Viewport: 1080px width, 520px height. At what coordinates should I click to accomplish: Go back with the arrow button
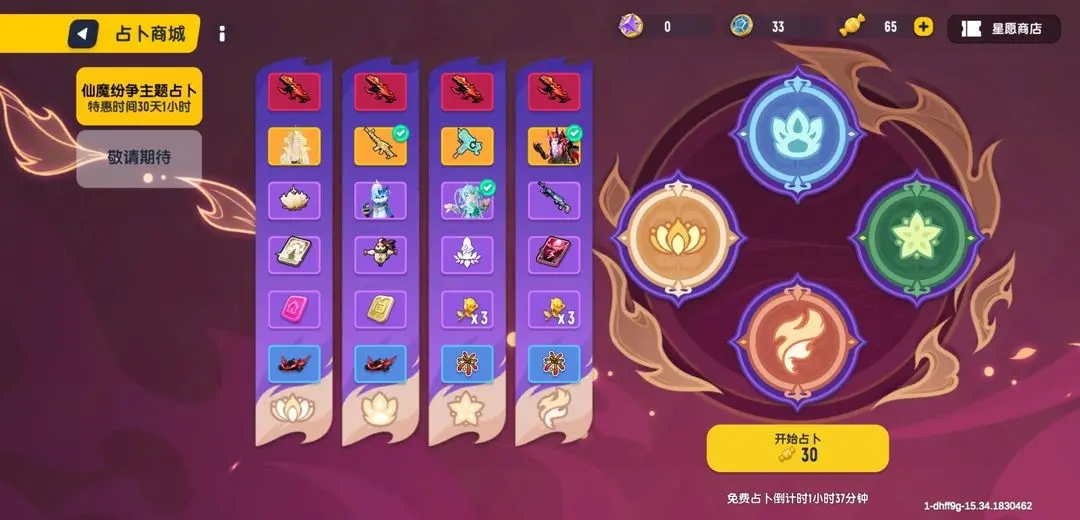coord(83,35)
